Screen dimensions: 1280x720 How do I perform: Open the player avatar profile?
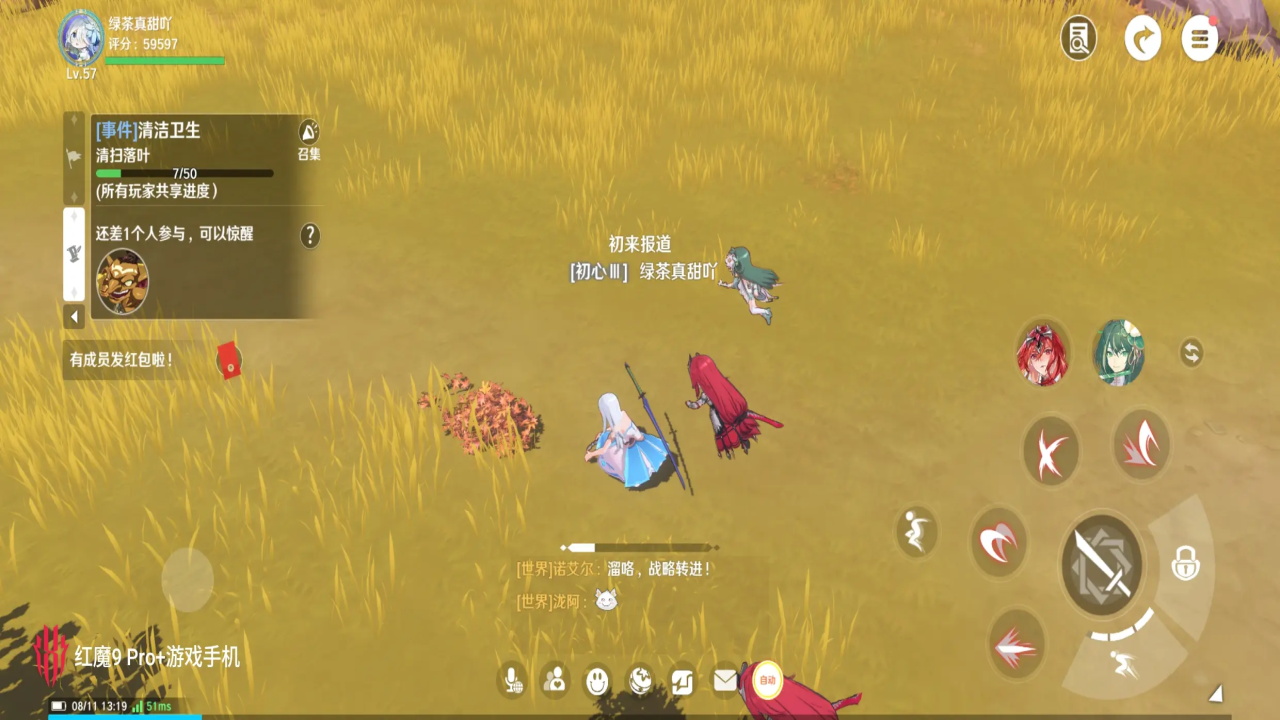click(81, 38)
